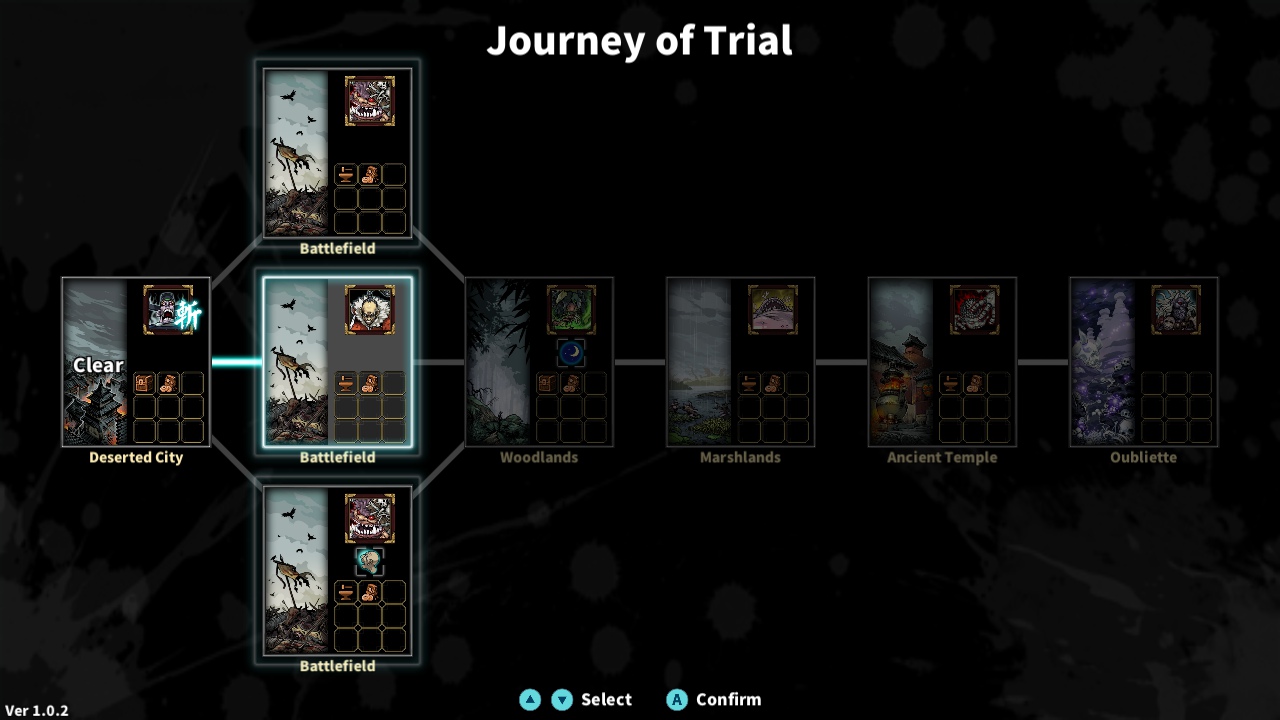This screenshot has height=720, width=1280.
Task: Select the anvil crafting icon on the middle Battlefield
Action: tap(344, 383)
